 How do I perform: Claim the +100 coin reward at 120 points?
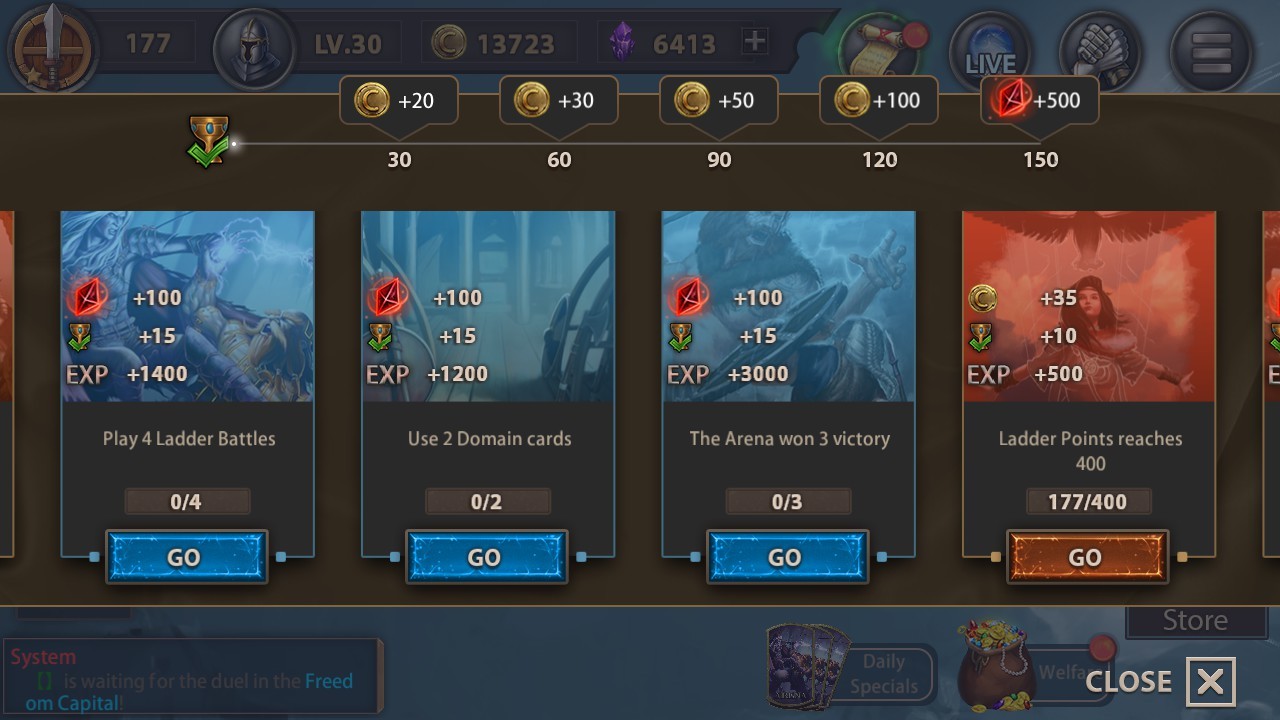coord(878,100)
